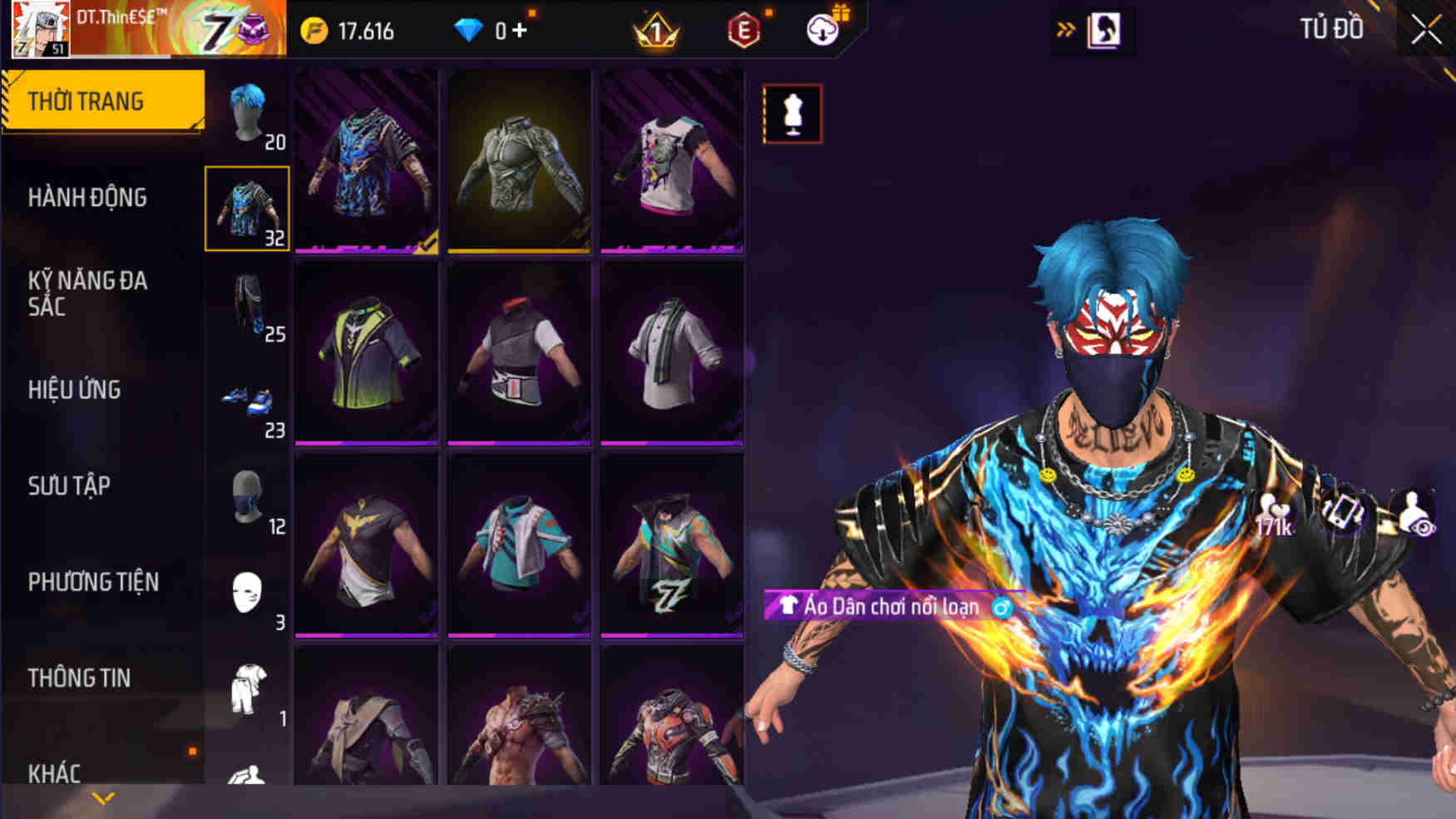The width and height of the screenshot is (1456, 819).
Task: Choose the white shirt with striped scarf
Action: 672,353
